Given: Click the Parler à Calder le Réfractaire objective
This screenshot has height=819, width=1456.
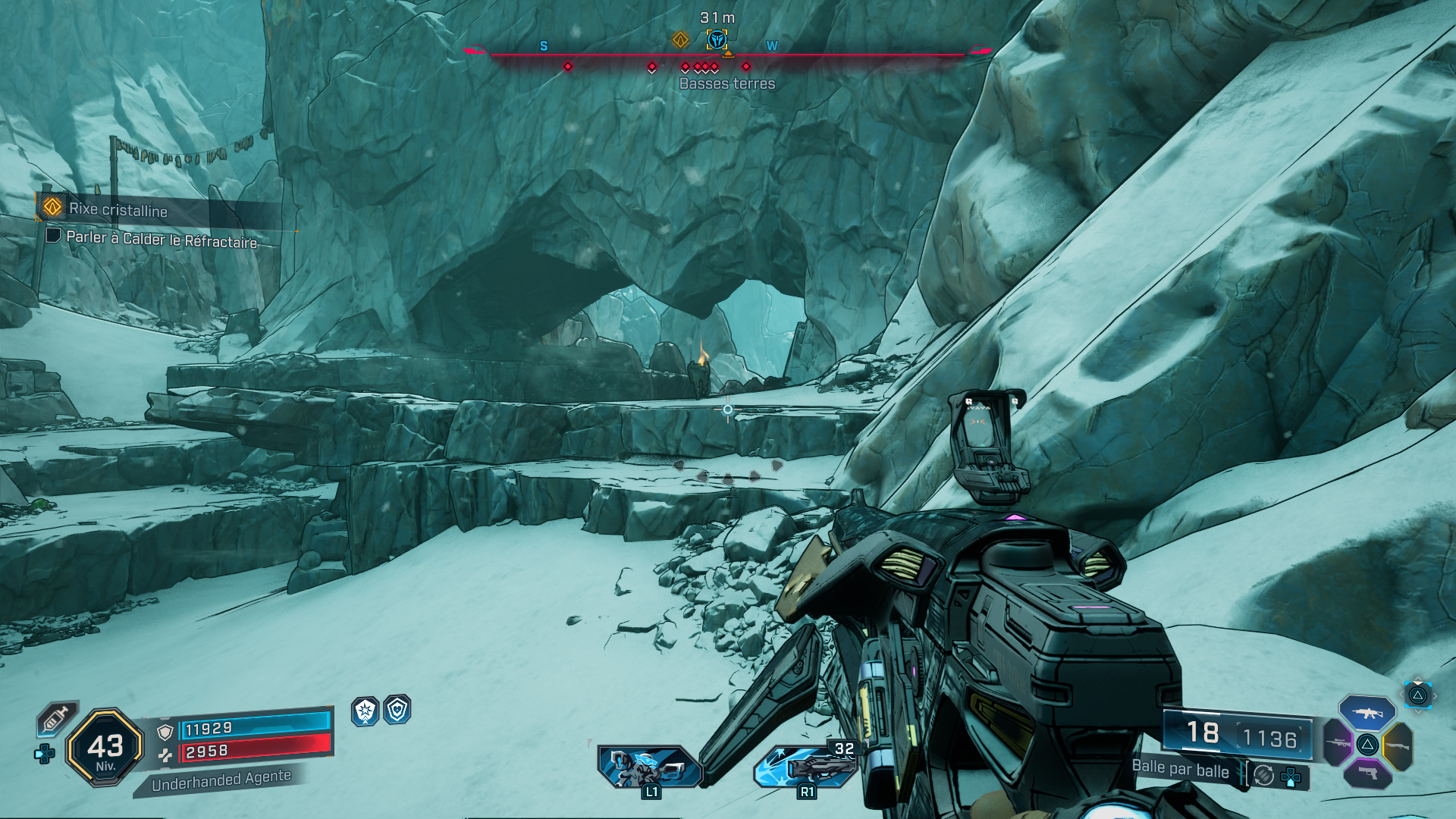Looking at the screenshot, I should coord(161,239).
